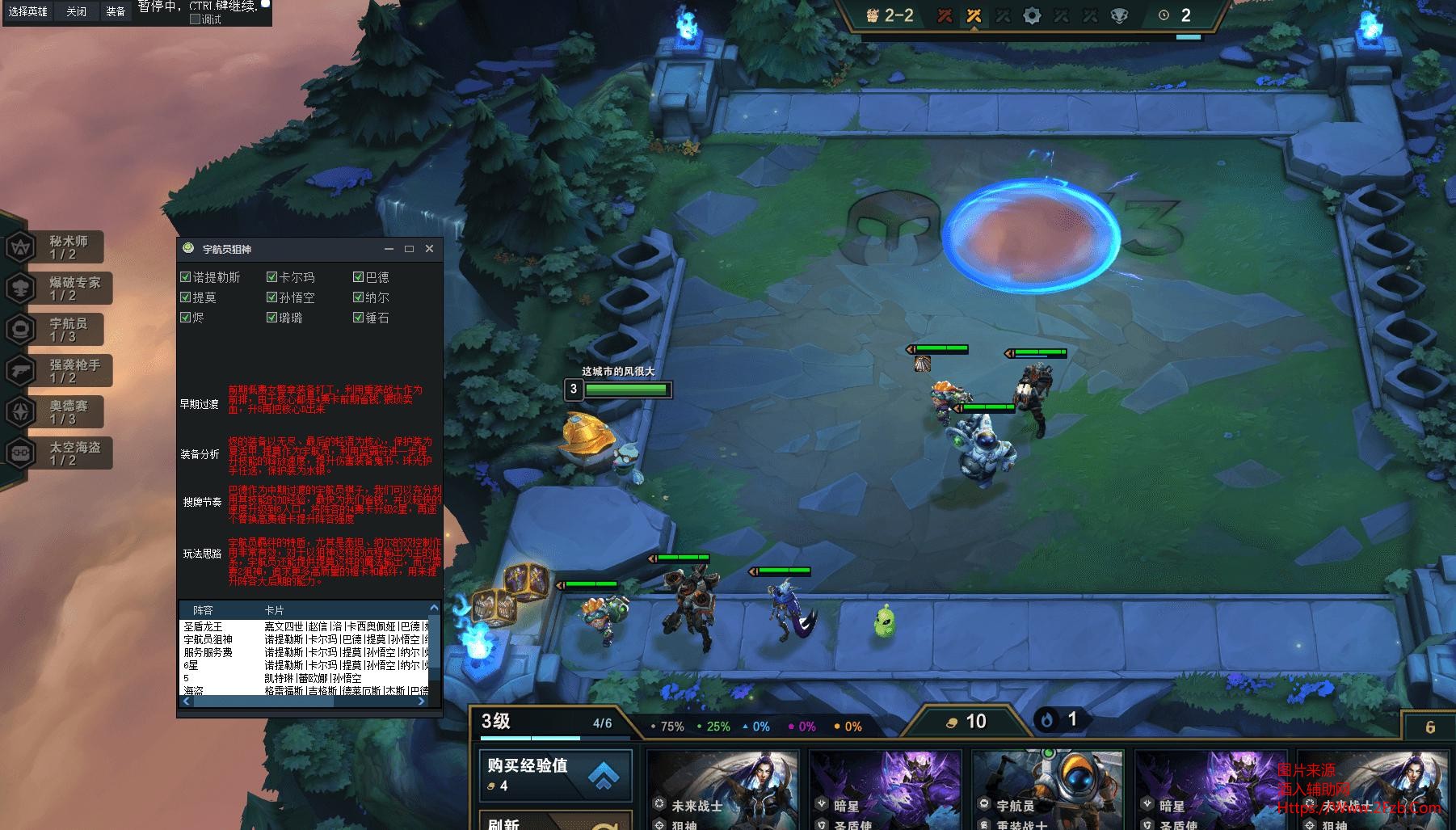Uncheck the 孙悟空 checkbox
The image size is (1456, 830).
pos(272,297)
